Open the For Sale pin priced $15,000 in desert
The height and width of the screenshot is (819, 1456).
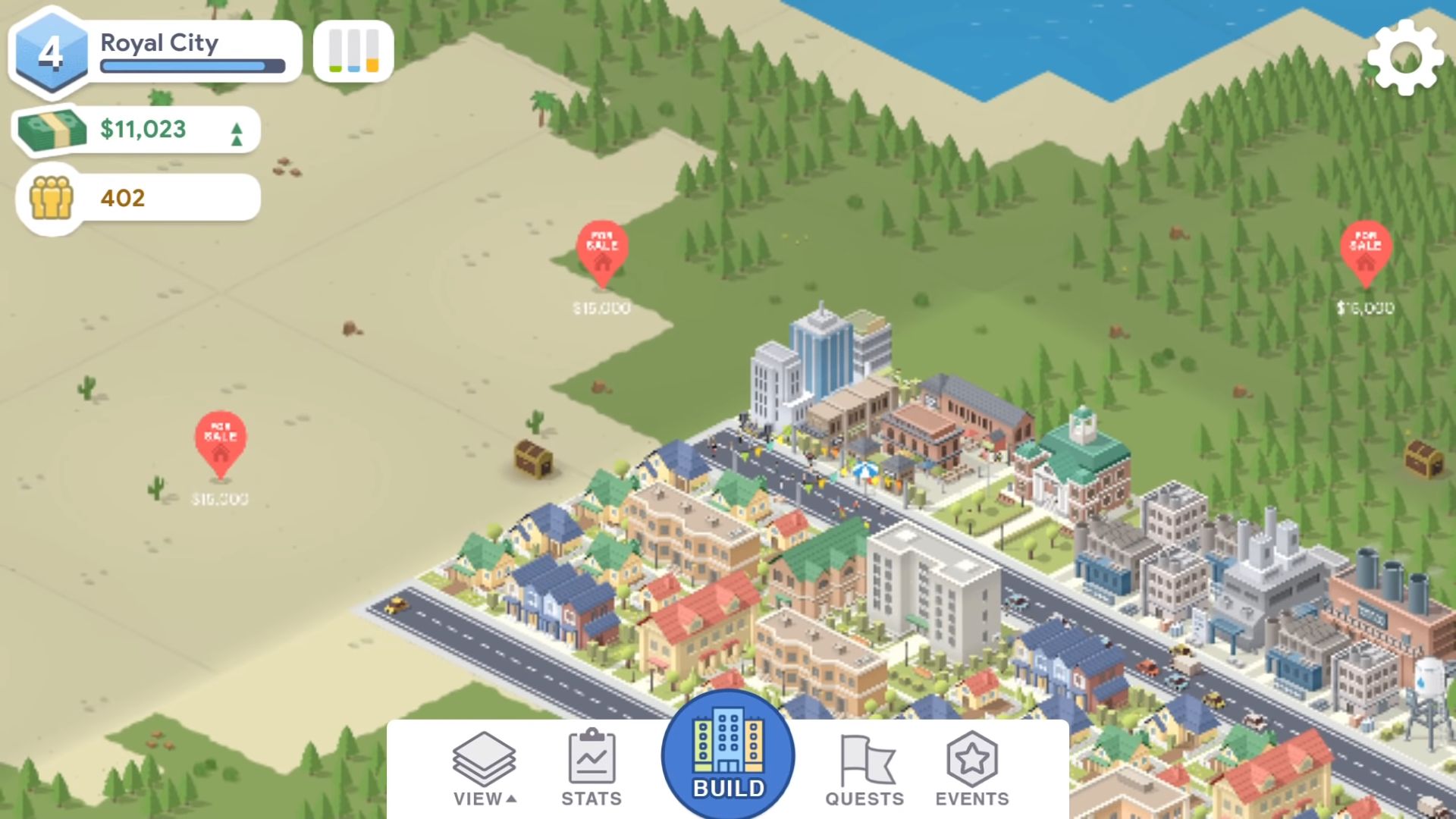(221, 444)
